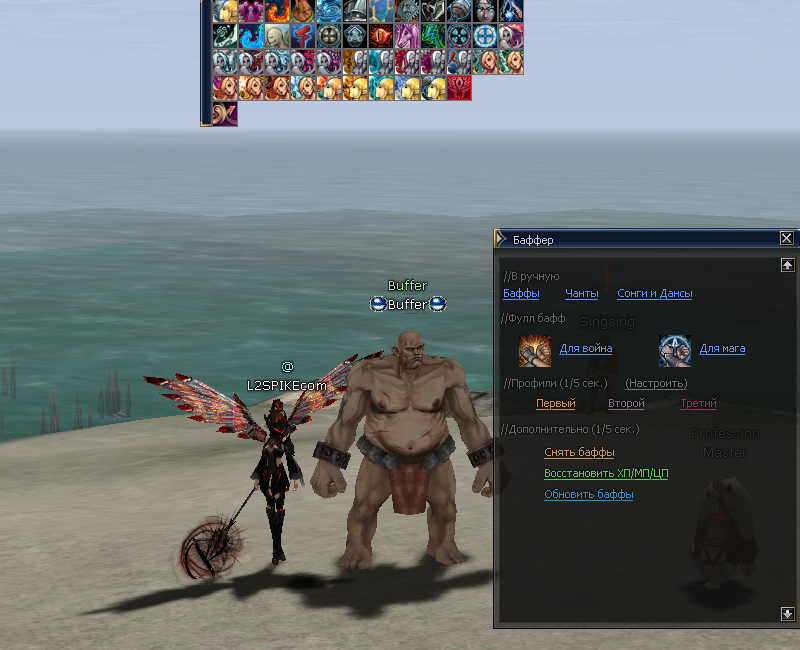Close the Баффер window
The width and height of the screenshot is (800, 650).
[x=786, y=239]
